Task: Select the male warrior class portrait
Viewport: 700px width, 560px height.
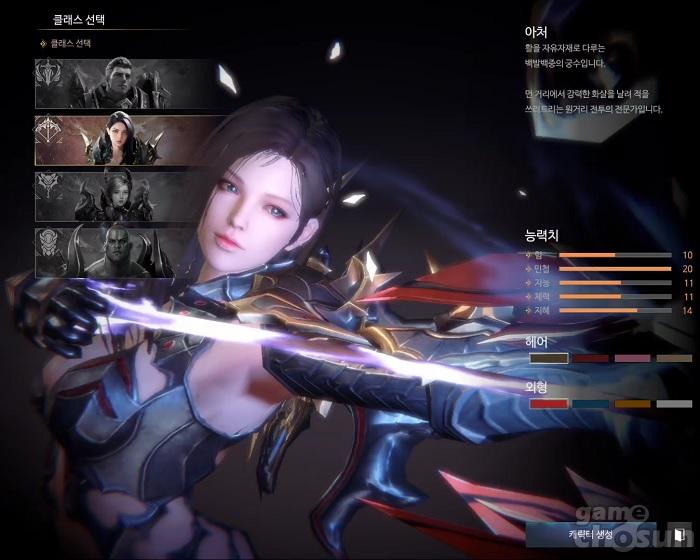Action: click(126, 83)
